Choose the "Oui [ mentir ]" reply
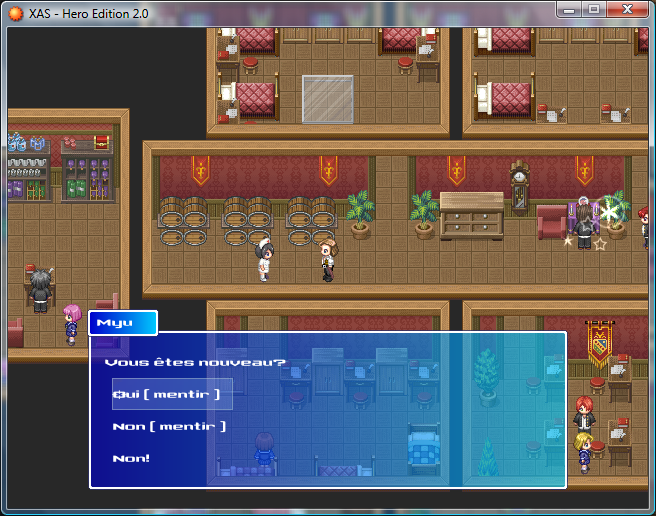Image resolution: width=656 pixels, height=516 pixels. [x=165, y=394]
